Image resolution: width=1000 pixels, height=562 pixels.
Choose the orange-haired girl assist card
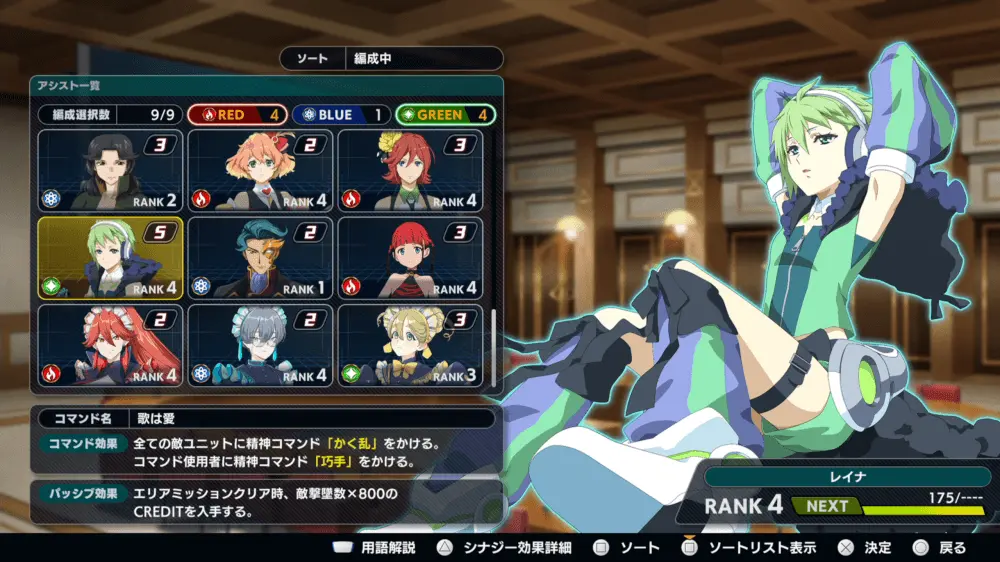tap(260, 171)
